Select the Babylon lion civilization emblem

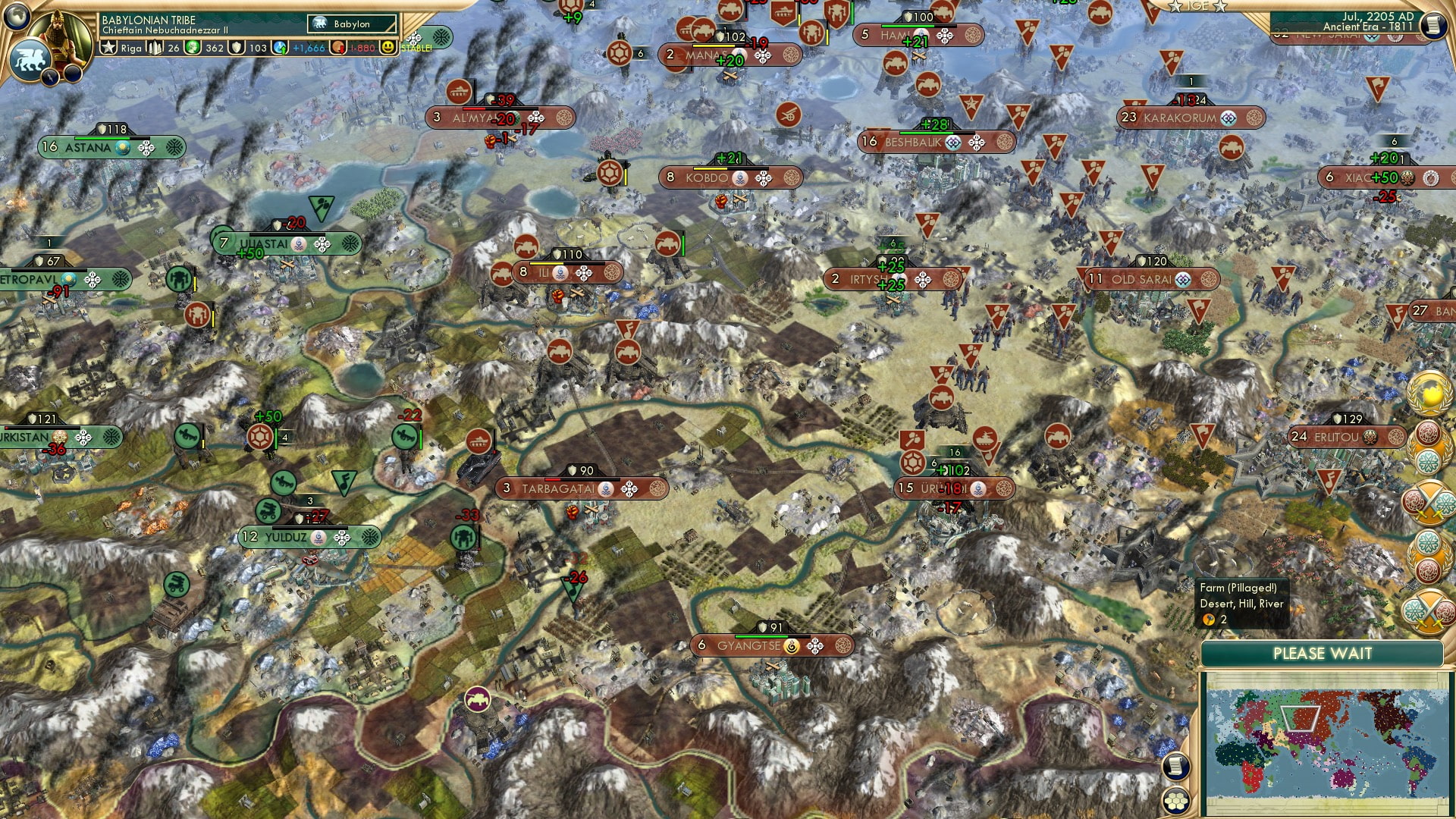(319, 24)
